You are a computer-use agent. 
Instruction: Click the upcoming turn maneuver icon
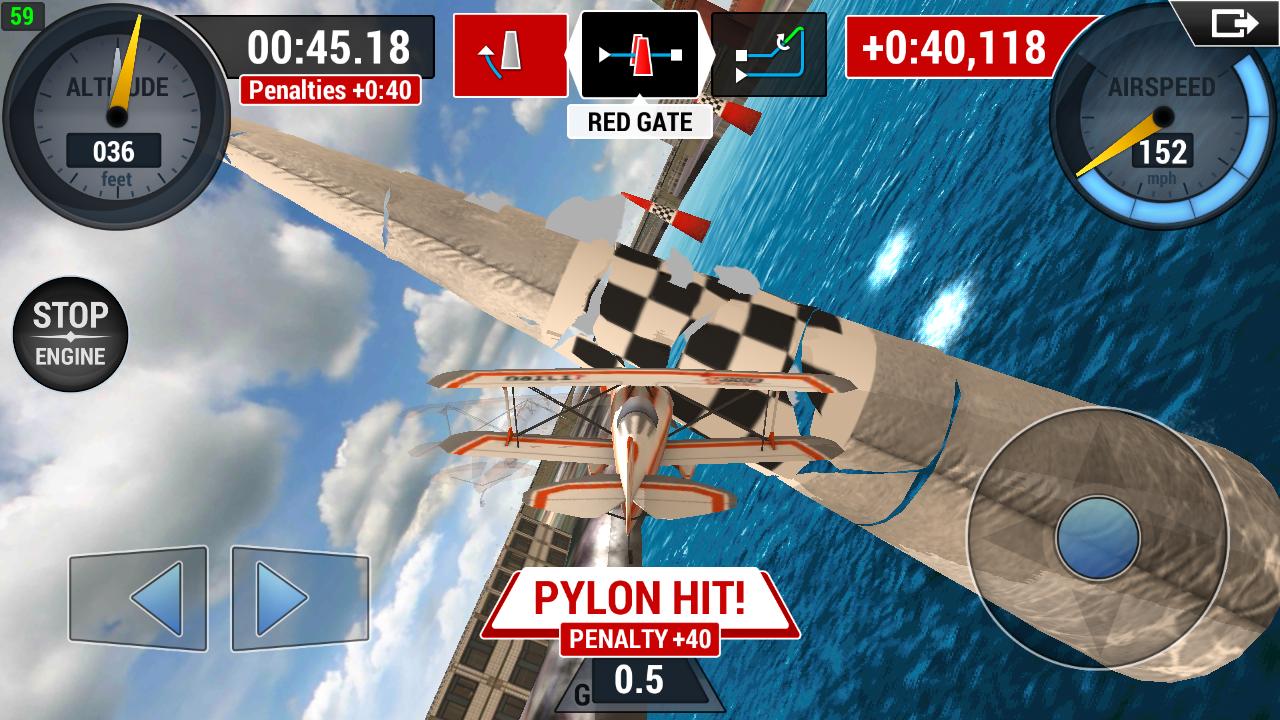click(x=769, y=55)
